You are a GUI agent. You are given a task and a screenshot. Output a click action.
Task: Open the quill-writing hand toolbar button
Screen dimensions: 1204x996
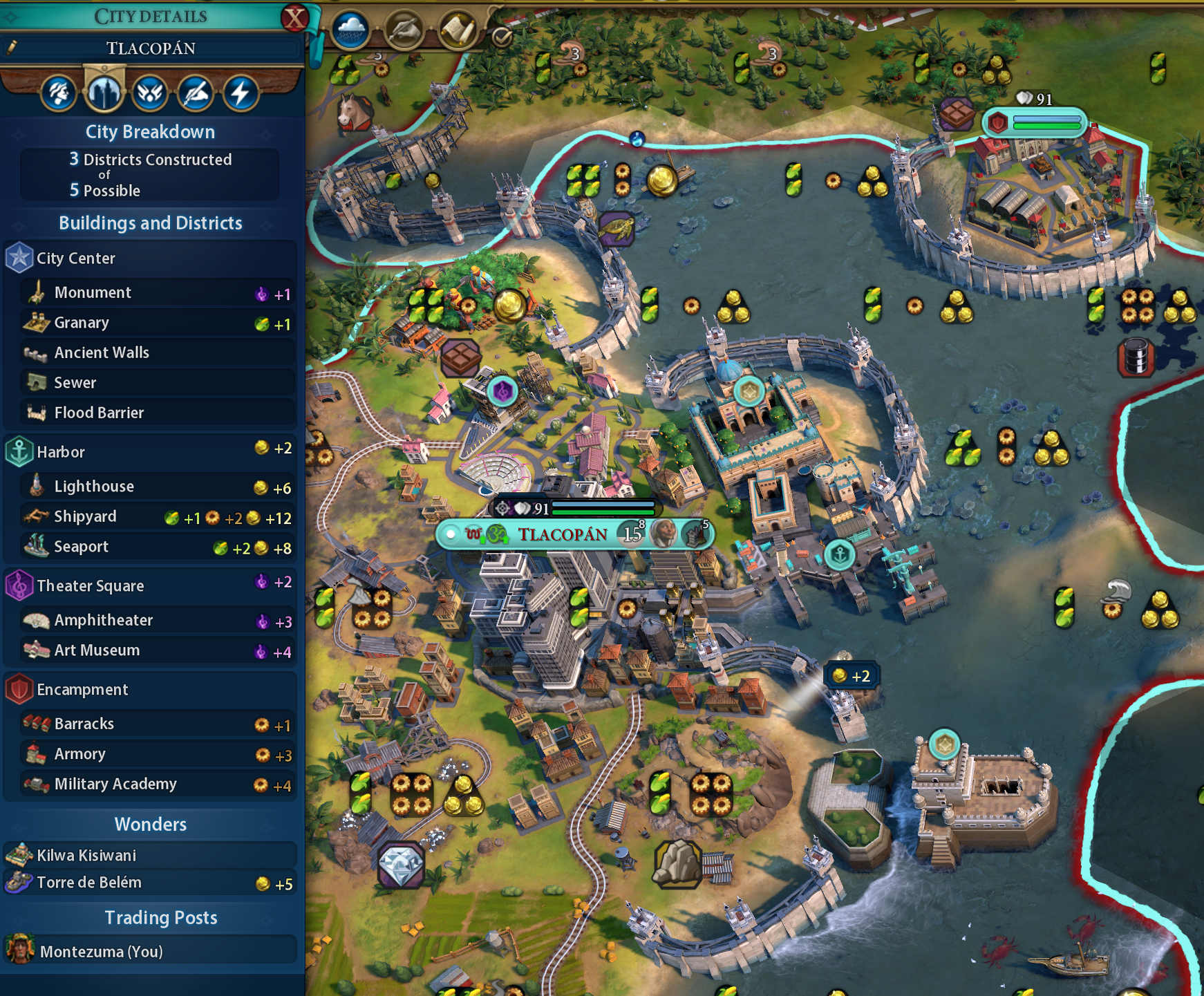click(x=404, y=30)
